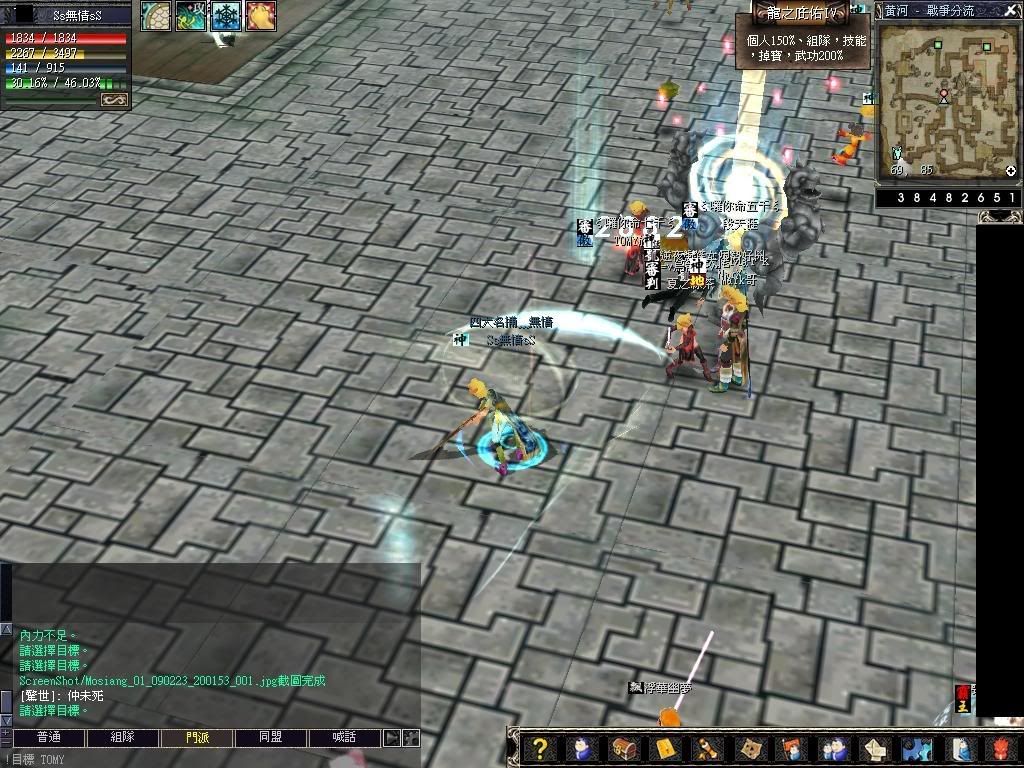This screenshot has width=1024, height=768.
Task: Click the blue gear settings icon
Action: [915, 748]
